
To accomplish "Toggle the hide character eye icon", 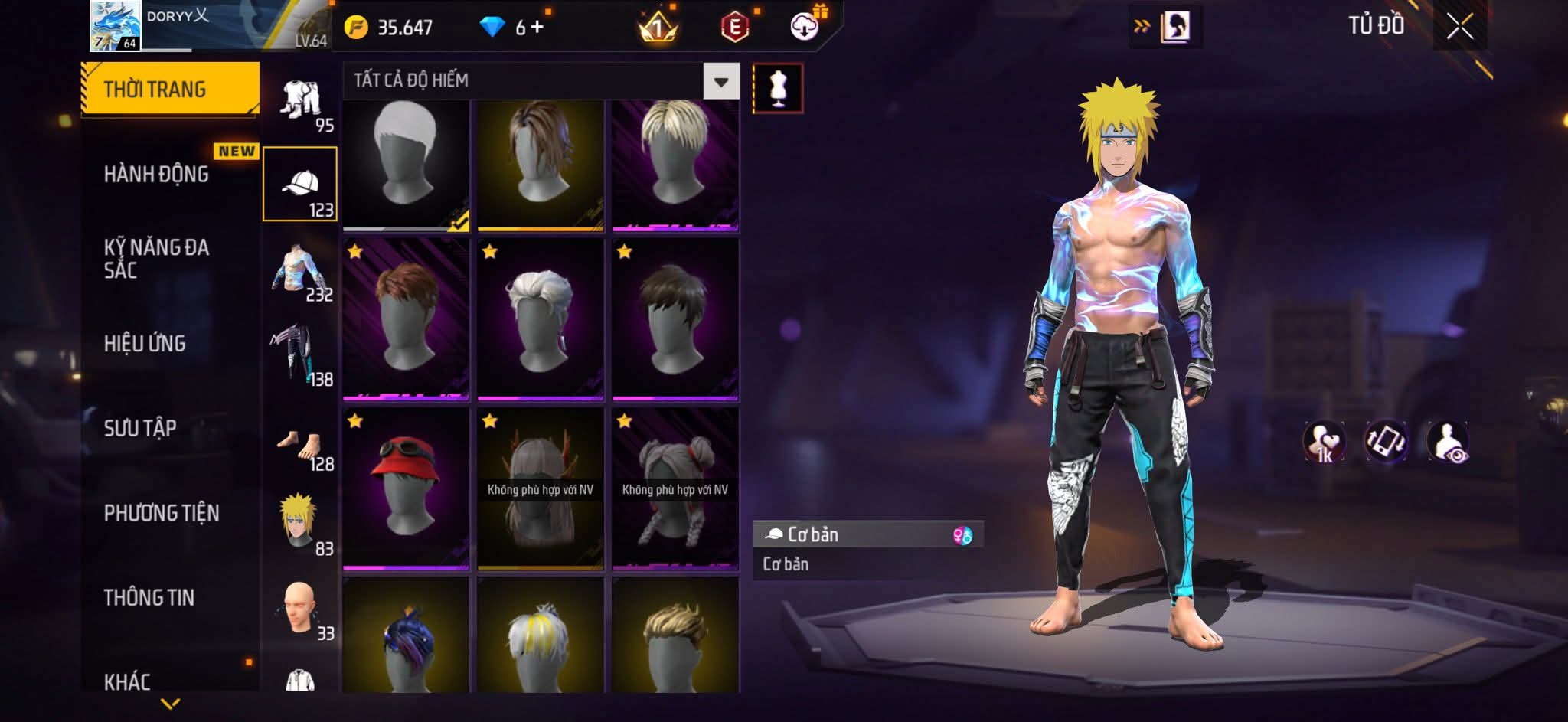I will [x=1447, y=442].
